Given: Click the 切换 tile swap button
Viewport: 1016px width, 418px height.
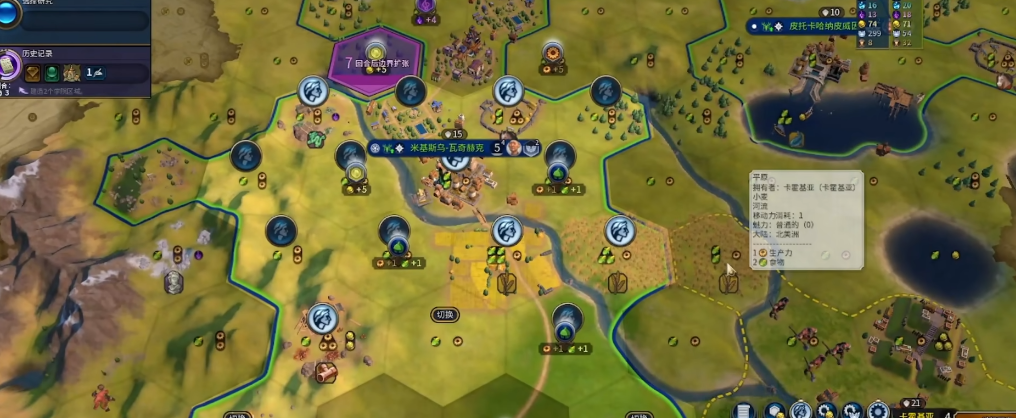Looking at the screenshot, I should 444,314.
